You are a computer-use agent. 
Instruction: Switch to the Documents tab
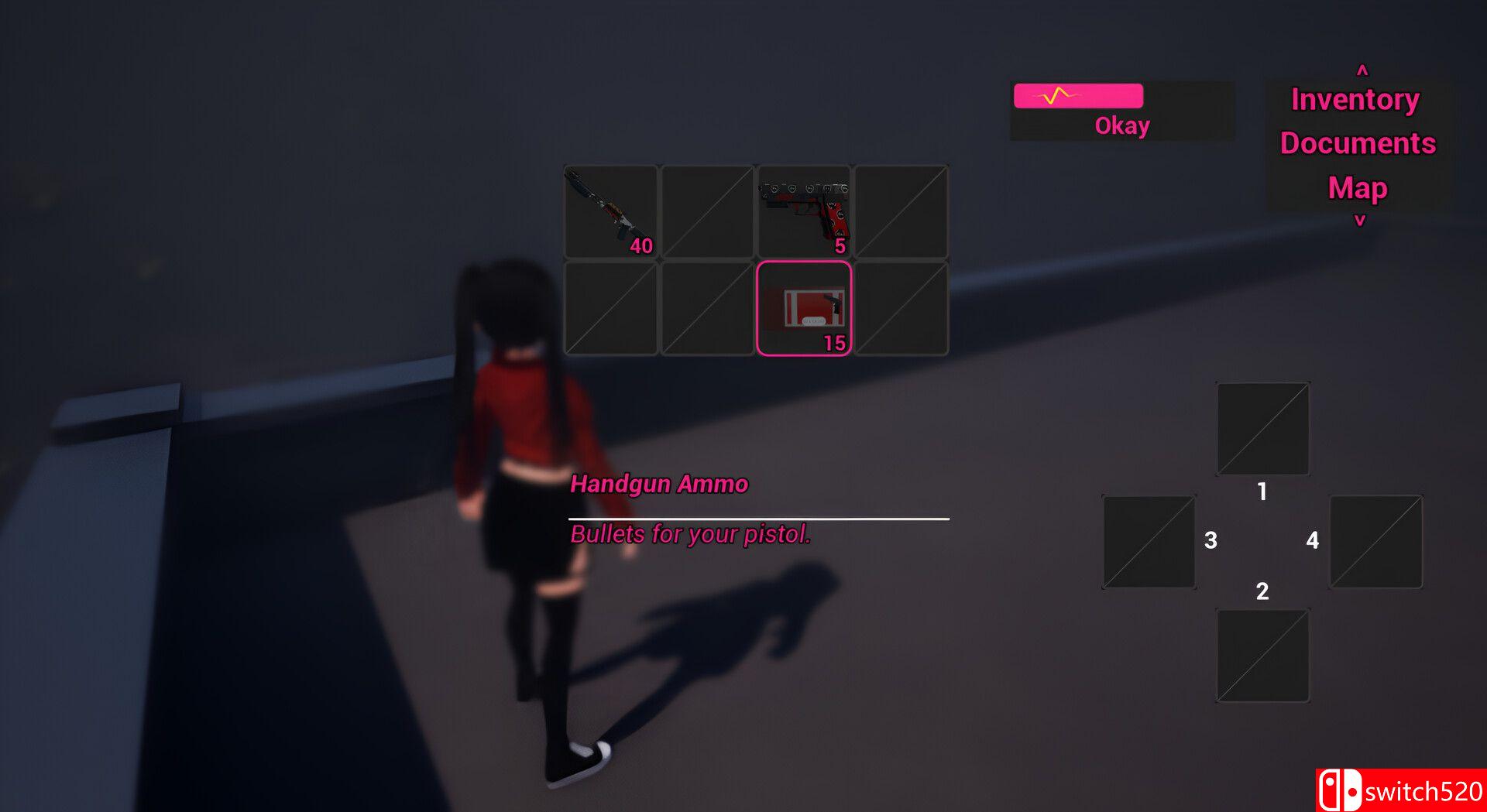1357,142
